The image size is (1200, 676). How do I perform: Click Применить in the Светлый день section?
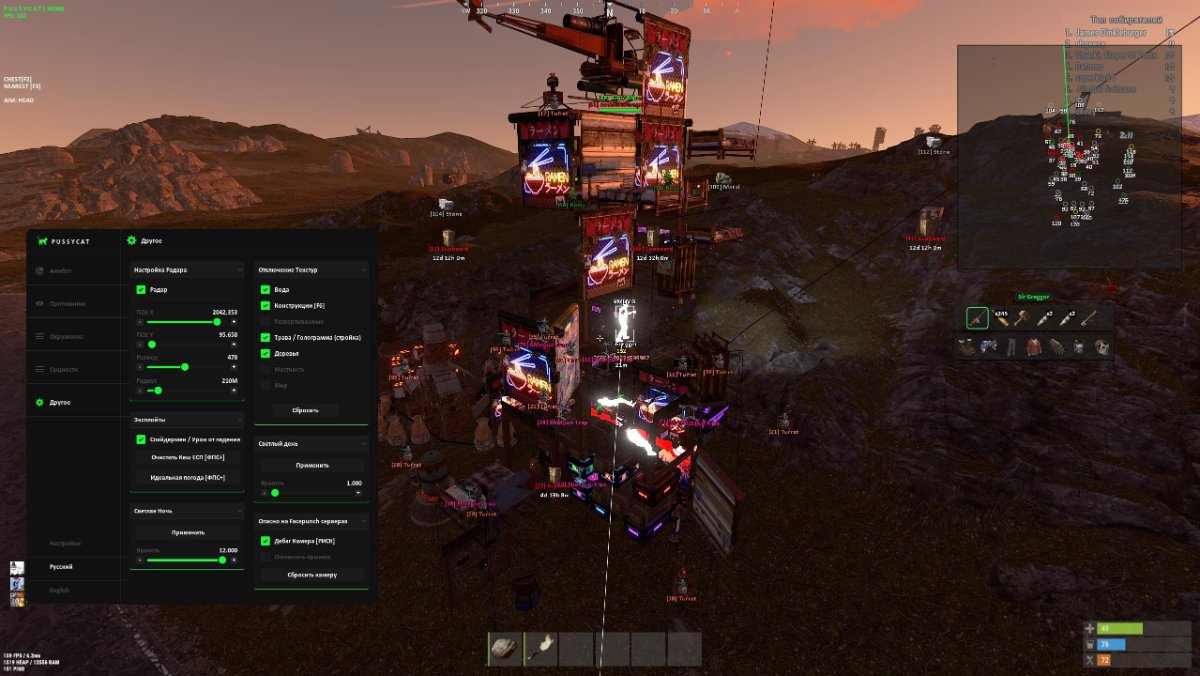[x=311, y=465]
